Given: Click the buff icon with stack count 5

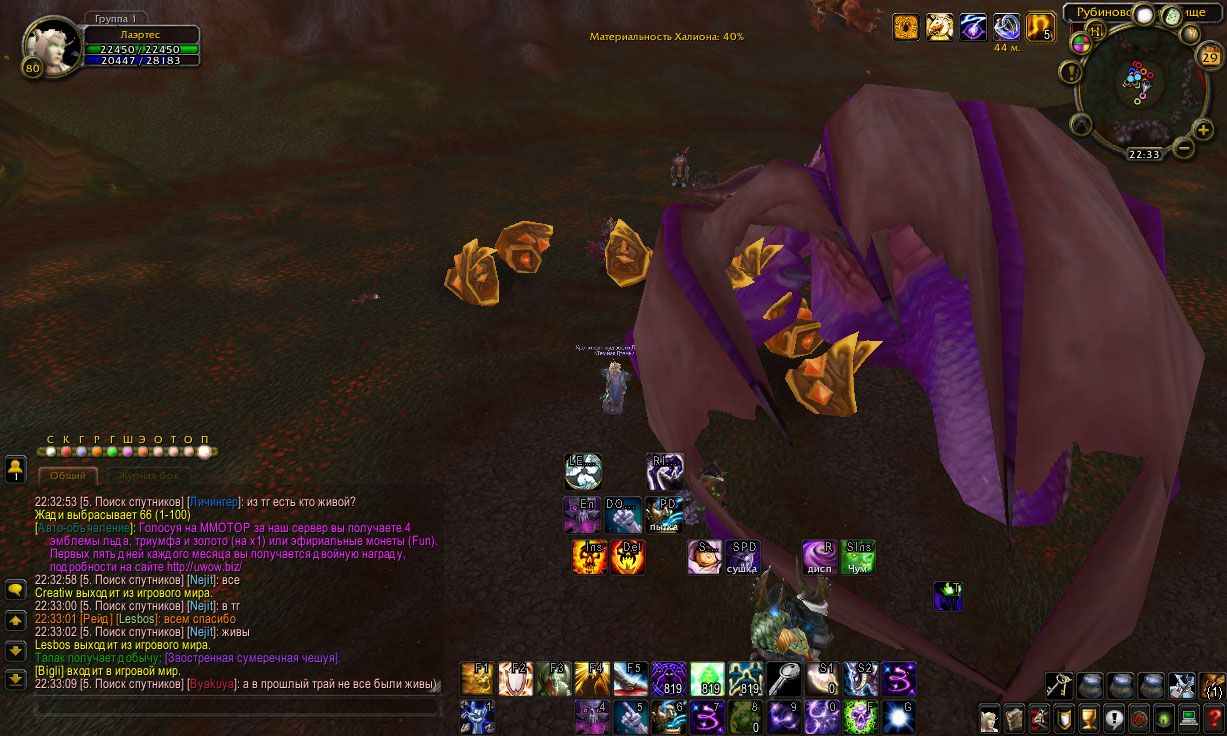Looking at the screenshot, I should click(x=1040, y=27).
